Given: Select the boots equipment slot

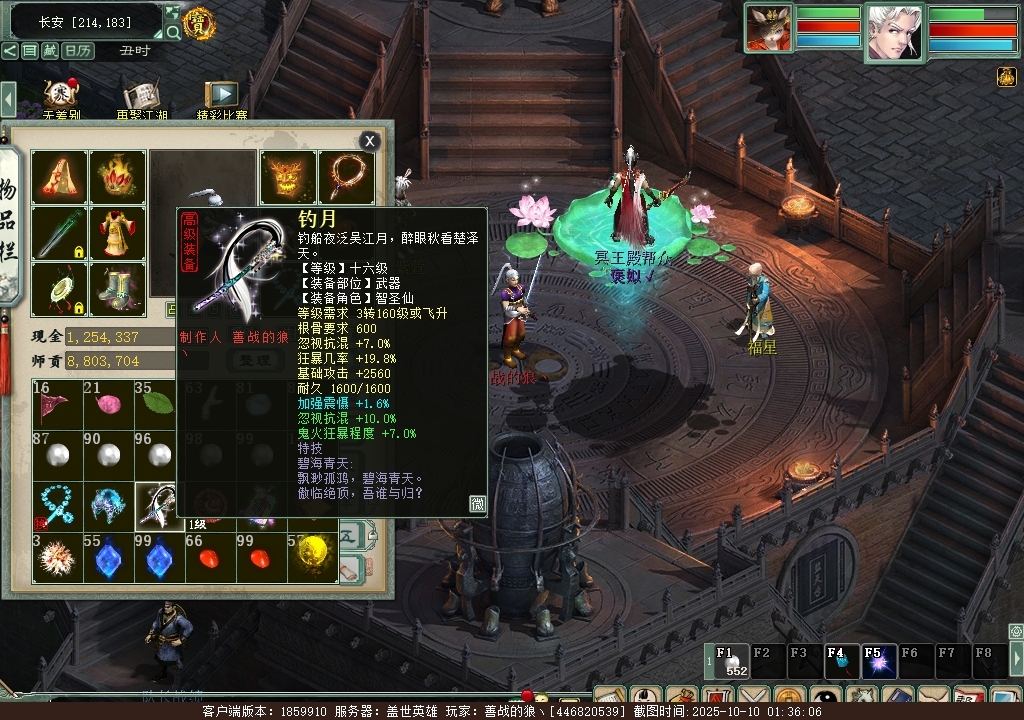Looking at the screenshot, I should [117, 289].
